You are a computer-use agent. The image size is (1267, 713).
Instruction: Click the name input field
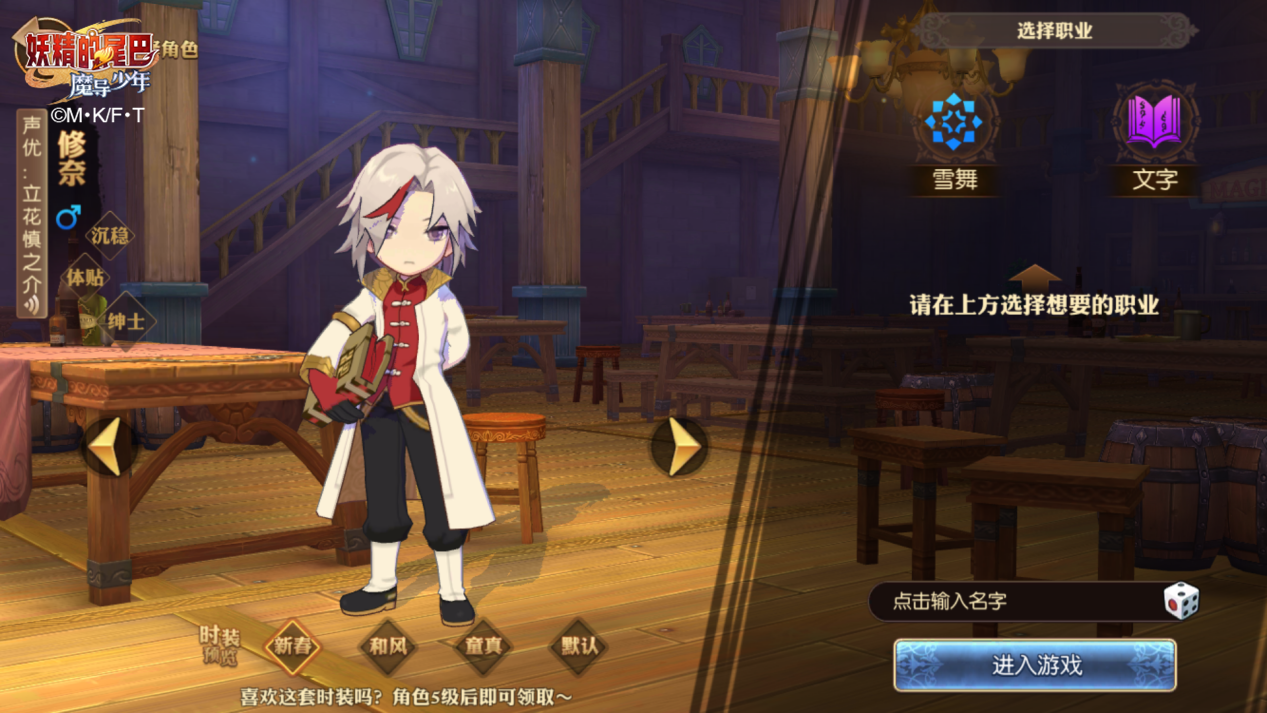click(1010, 602)
